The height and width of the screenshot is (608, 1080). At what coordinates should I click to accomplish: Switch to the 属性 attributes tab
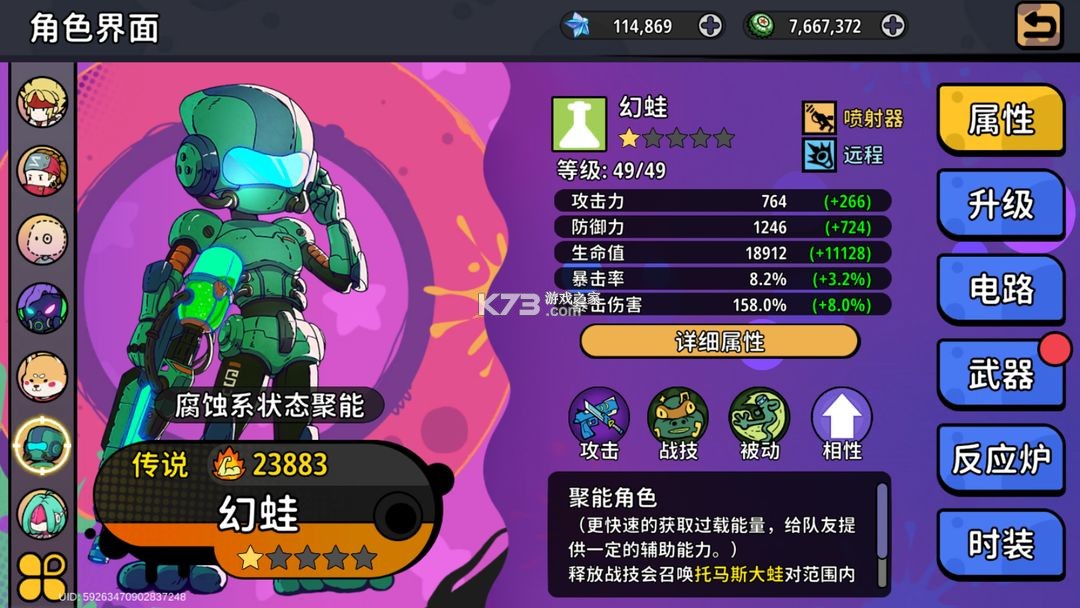(999, 120)
